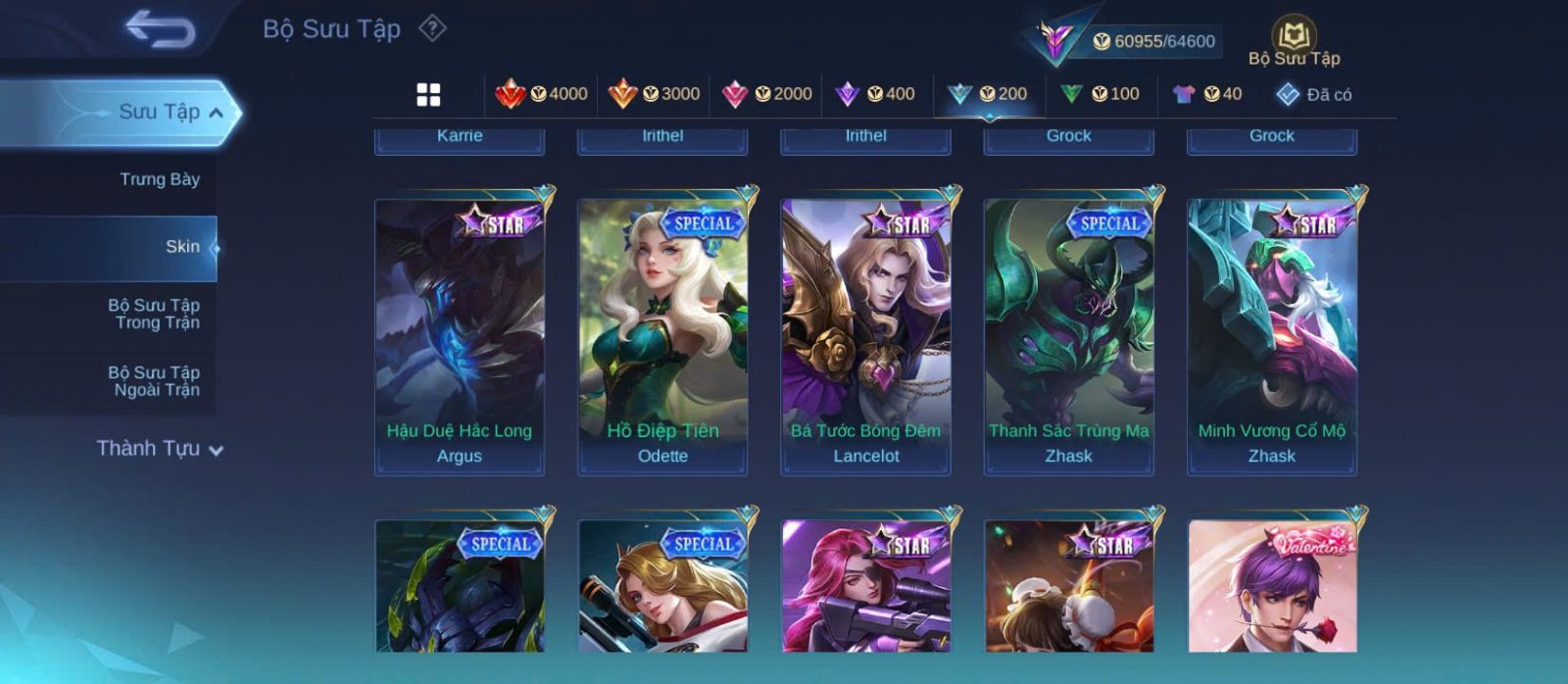1568x684 pixels.
Task: Filter skins by 3000 point tier
Action: (654, 94)
